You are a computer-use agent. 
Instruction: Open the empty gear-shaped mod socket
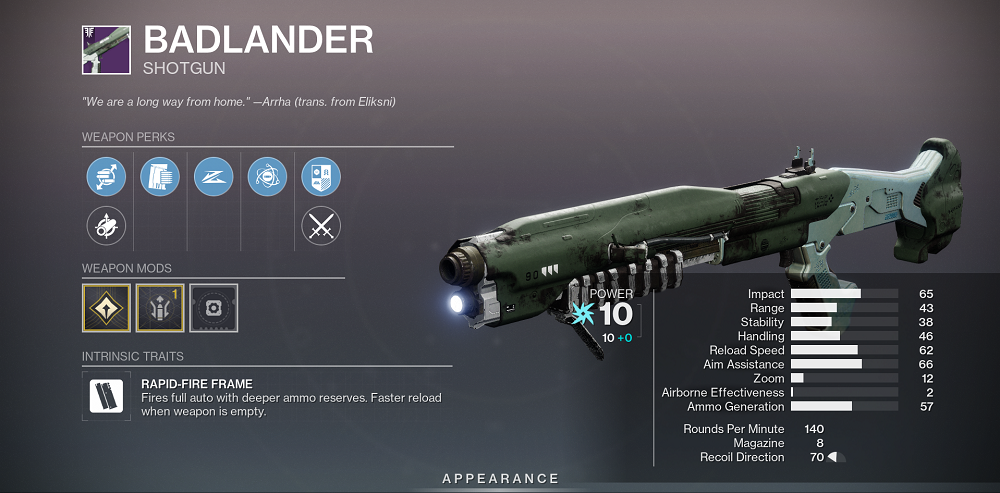(213, 308)
